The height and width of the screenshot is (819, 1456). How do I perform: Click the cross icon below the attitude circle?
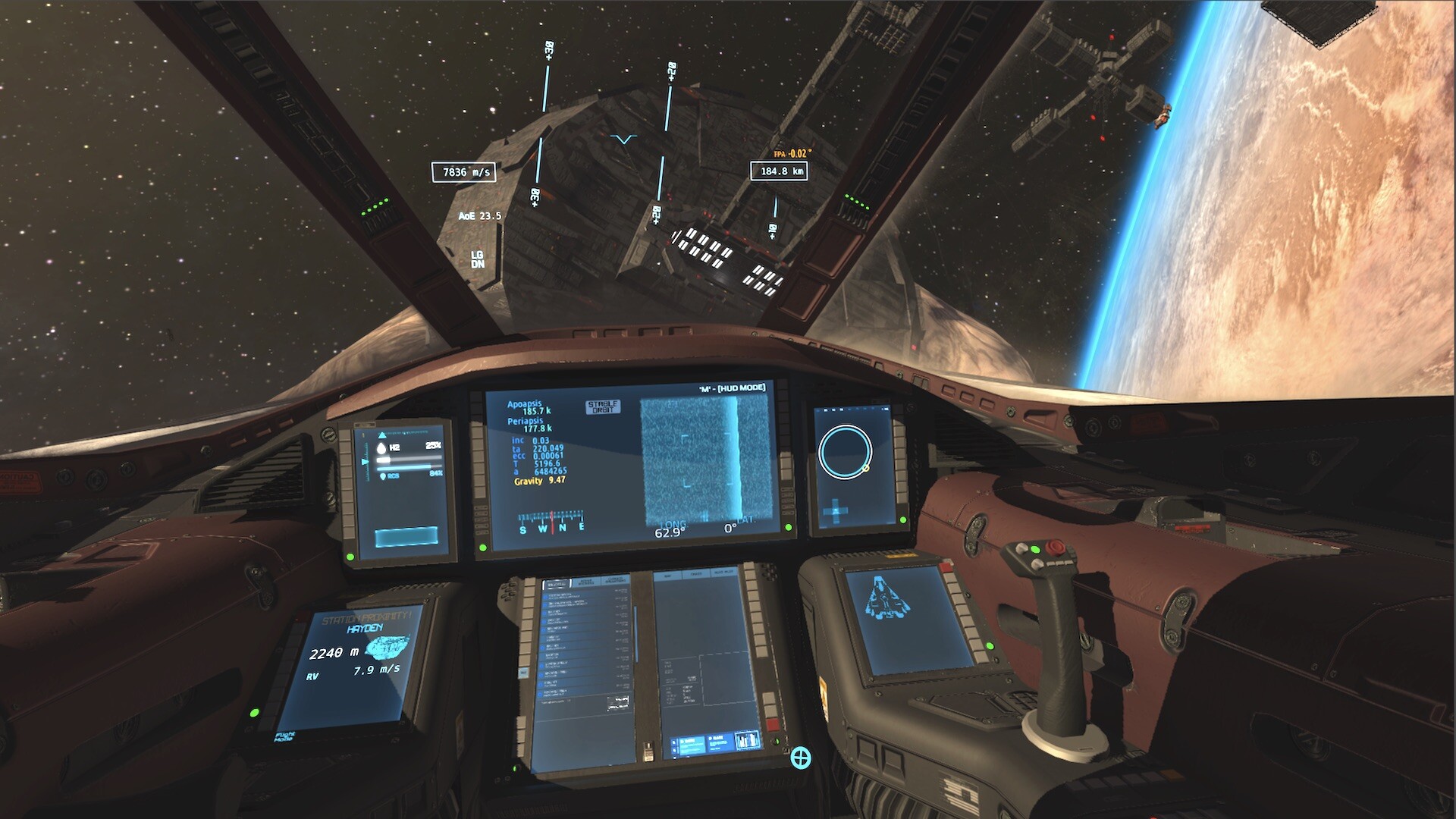pos(836,511)
